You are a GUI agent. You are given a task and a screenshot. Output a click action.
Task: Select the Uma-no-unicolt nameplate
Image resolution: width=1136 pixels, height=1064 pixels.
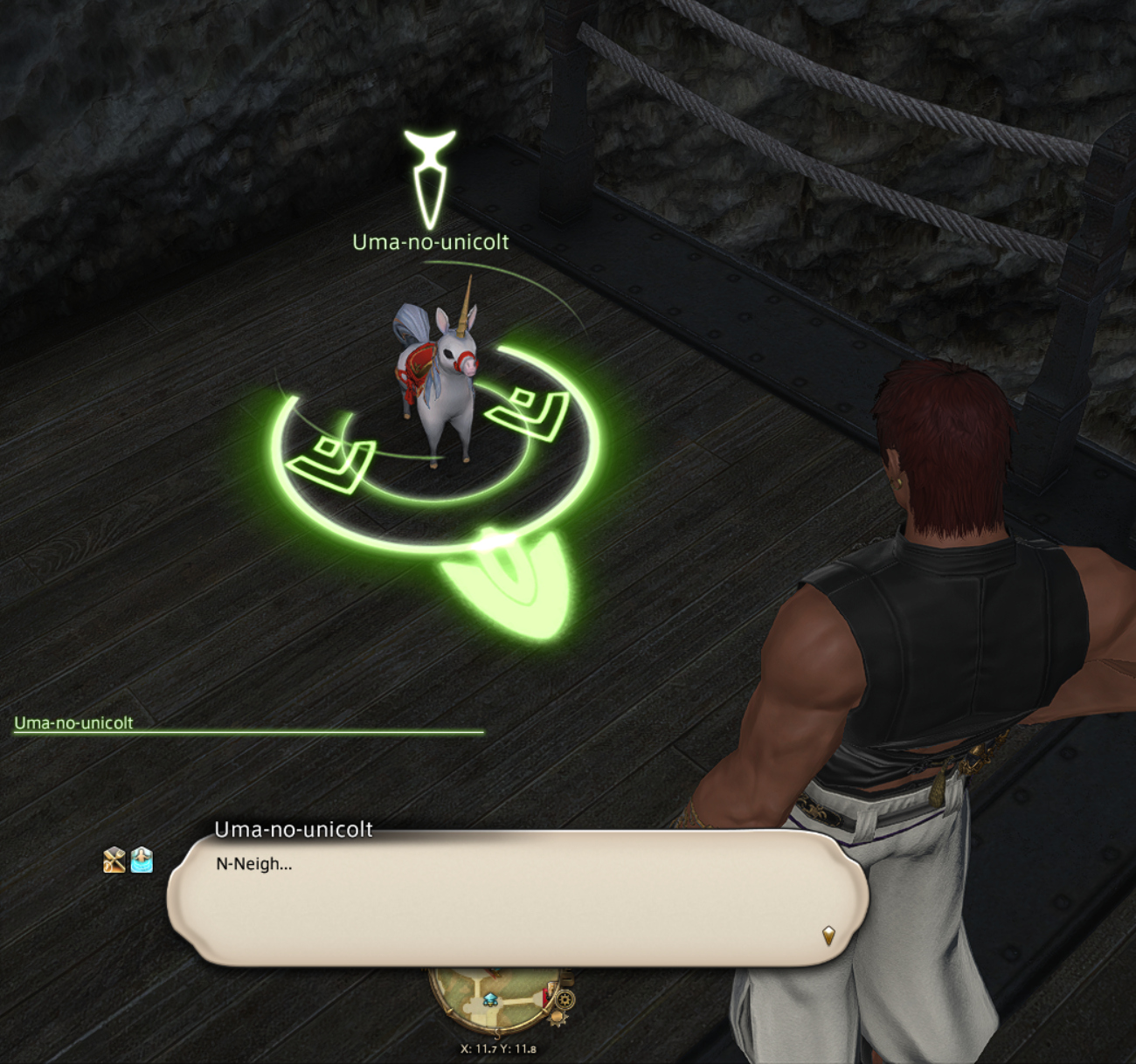click(x=430, y=242)
